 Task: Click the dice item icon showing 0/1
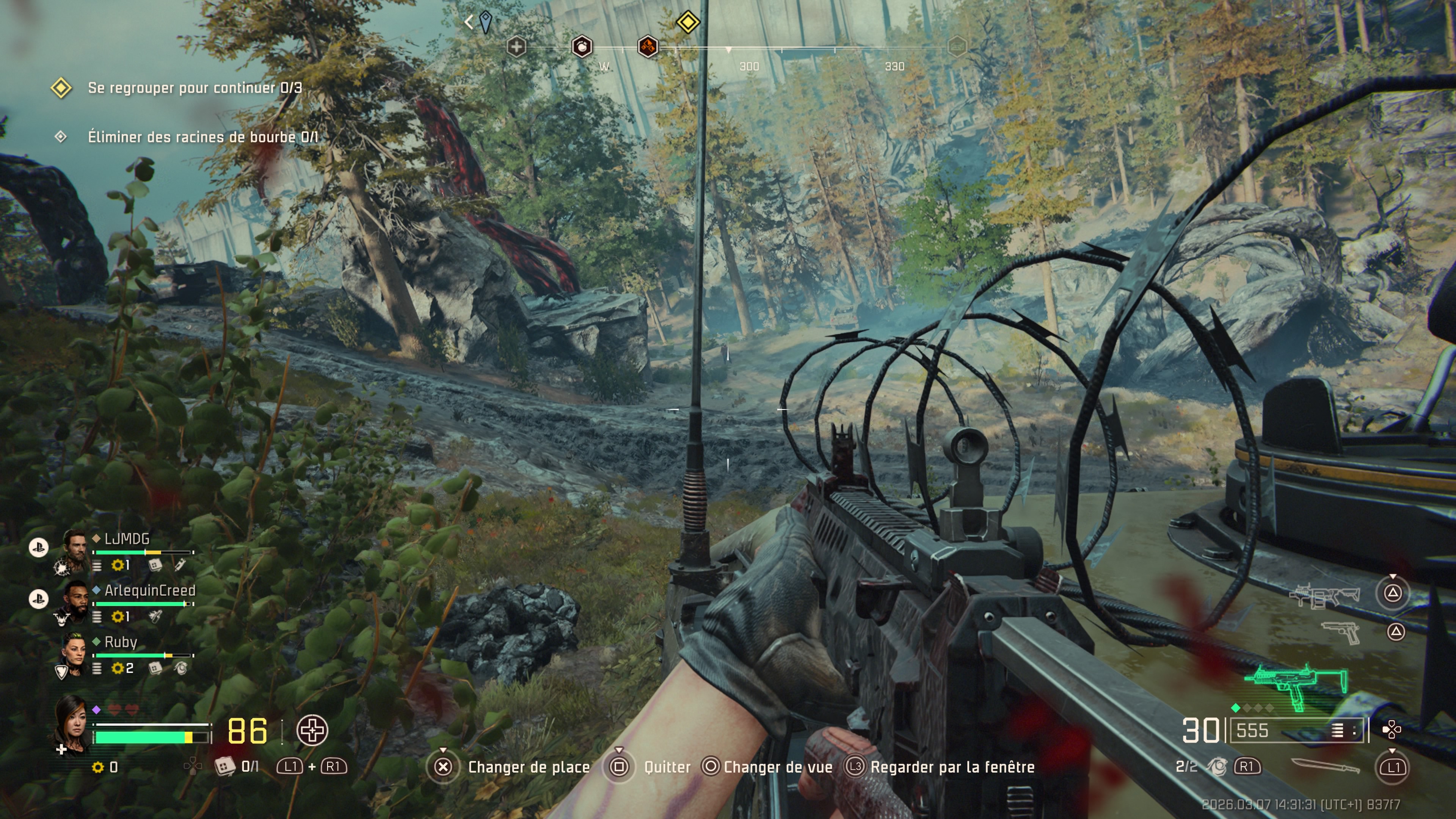[224, 766]
